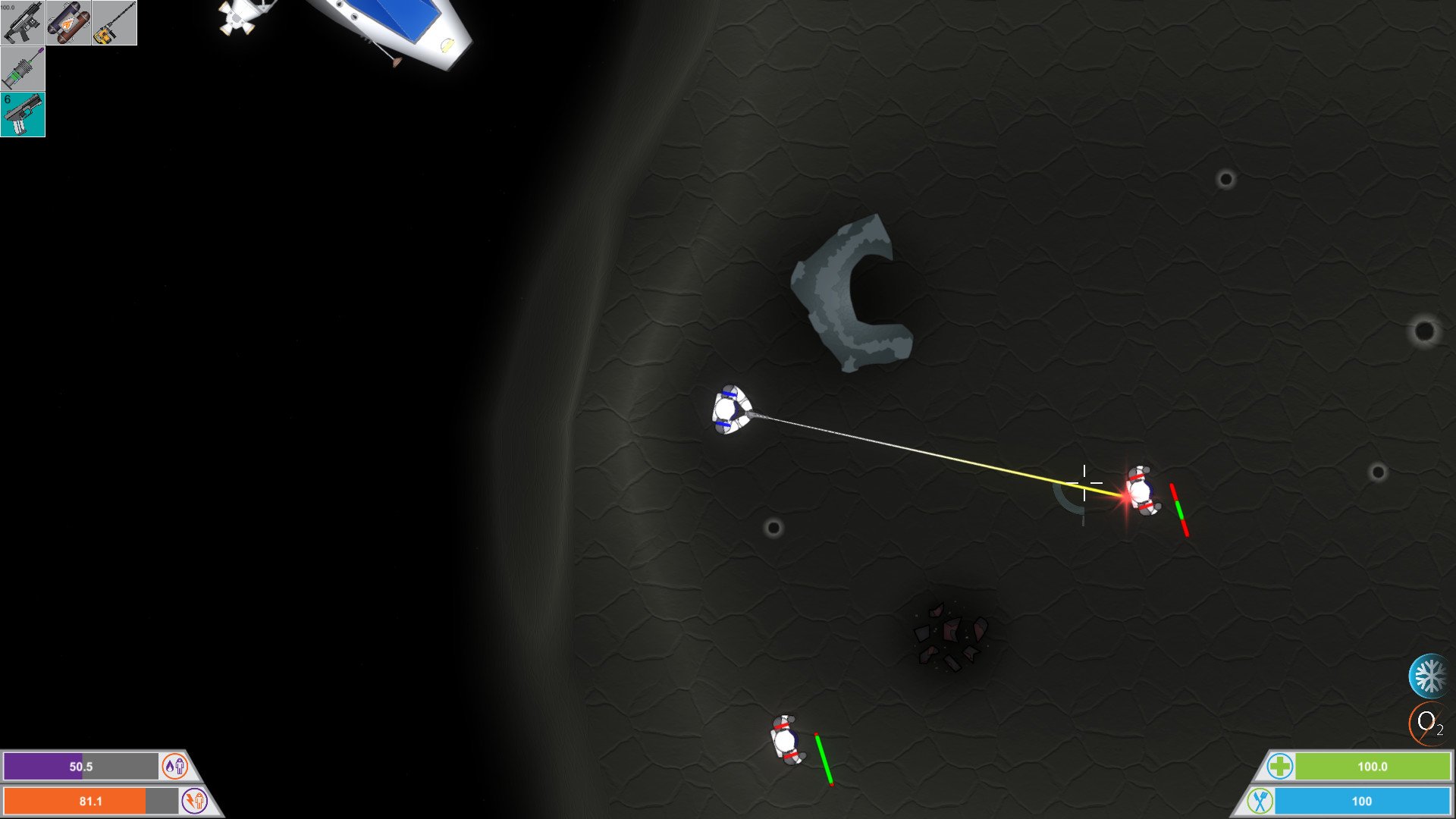Click the flame body-heat icon beside the purple bar

coord(175,767)
